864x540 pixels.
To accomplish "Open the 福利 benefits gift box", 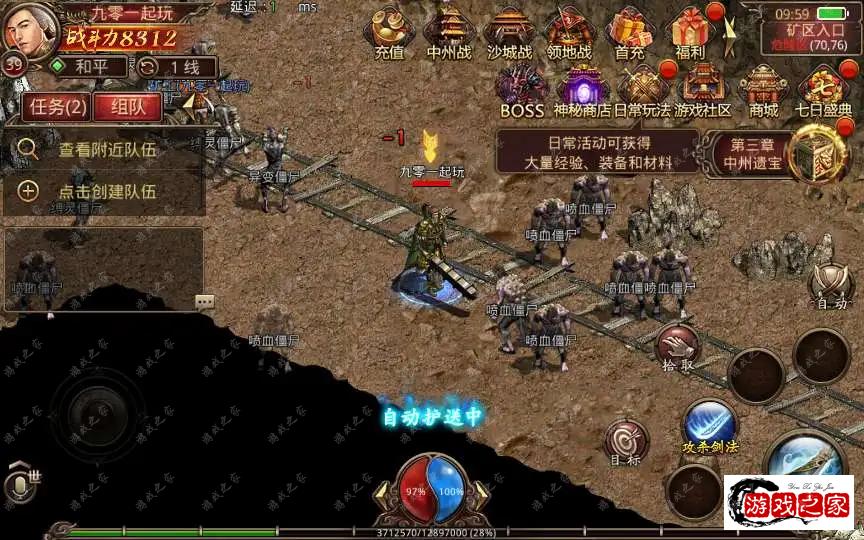I will (690, 33).
